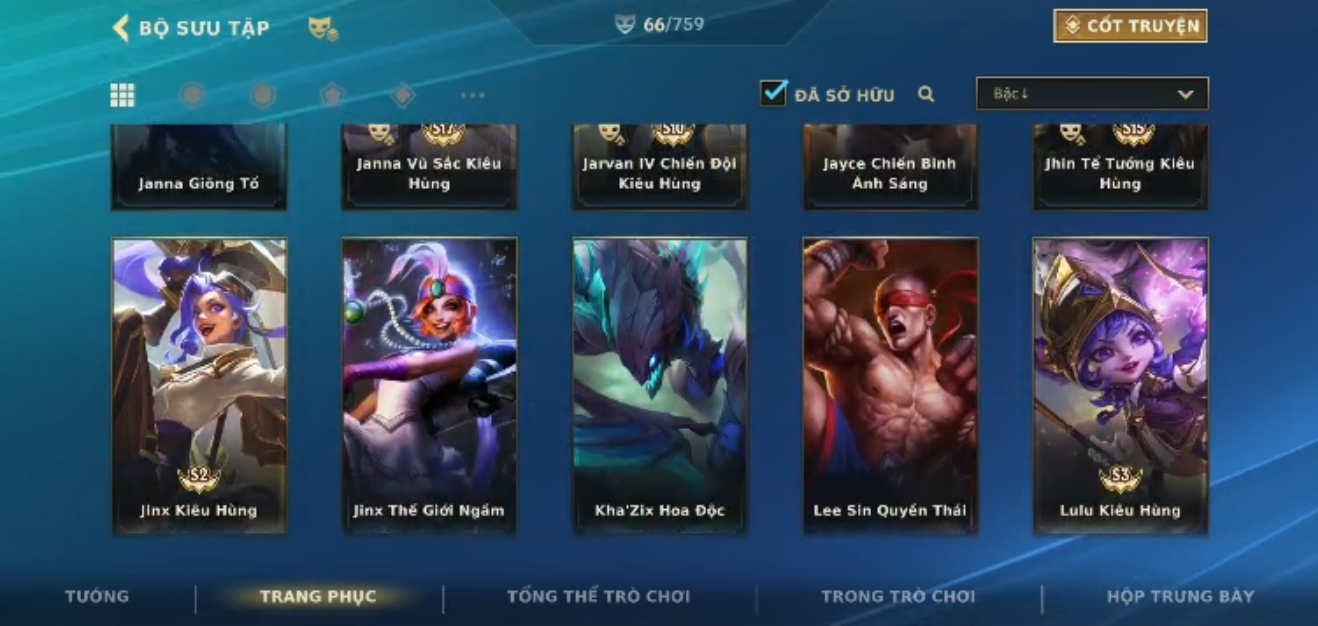
Task: Go to the Hộp Trưng Bày tab
Action: tap(1180, 597)
